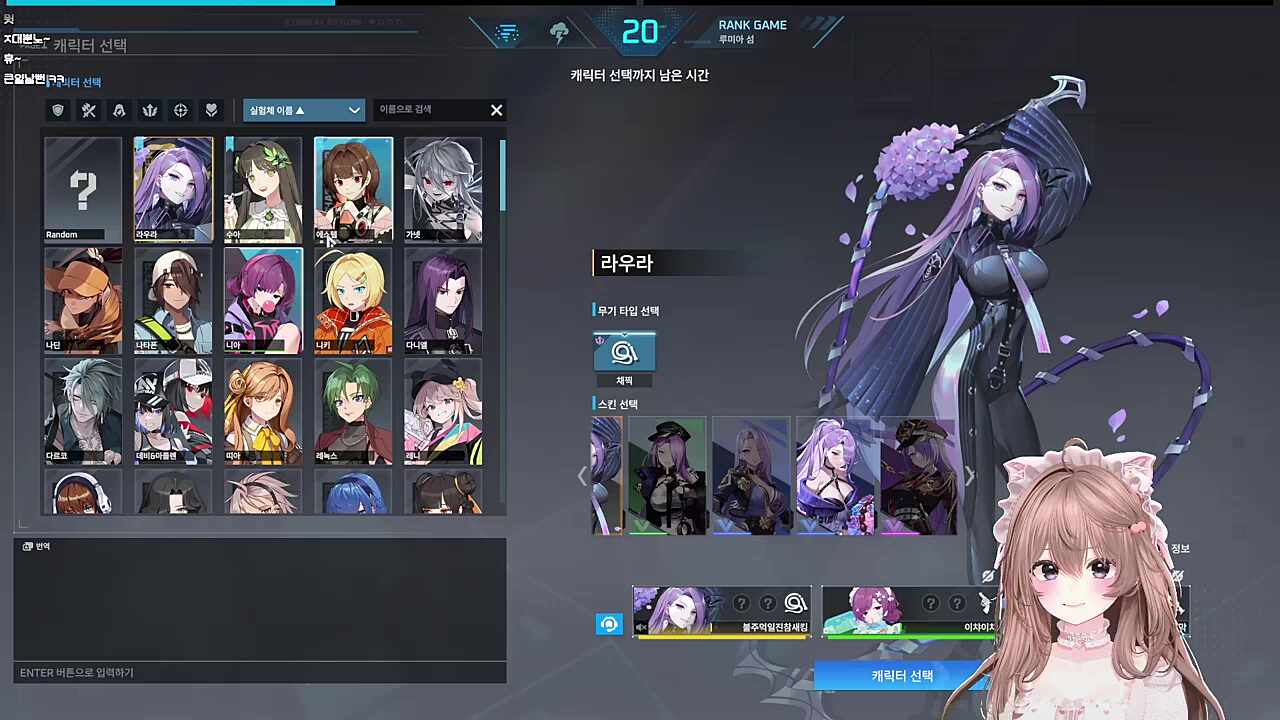Clear the name search field with the X
Viewport: 1280px width, 720px height.
(496, 110)
